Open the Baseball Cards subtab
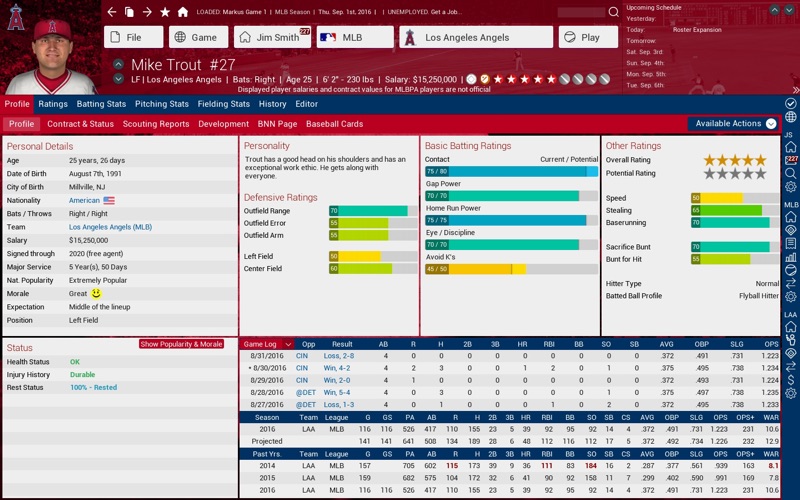This screenshot has width=800, height=500. click(x=334, y=124)
